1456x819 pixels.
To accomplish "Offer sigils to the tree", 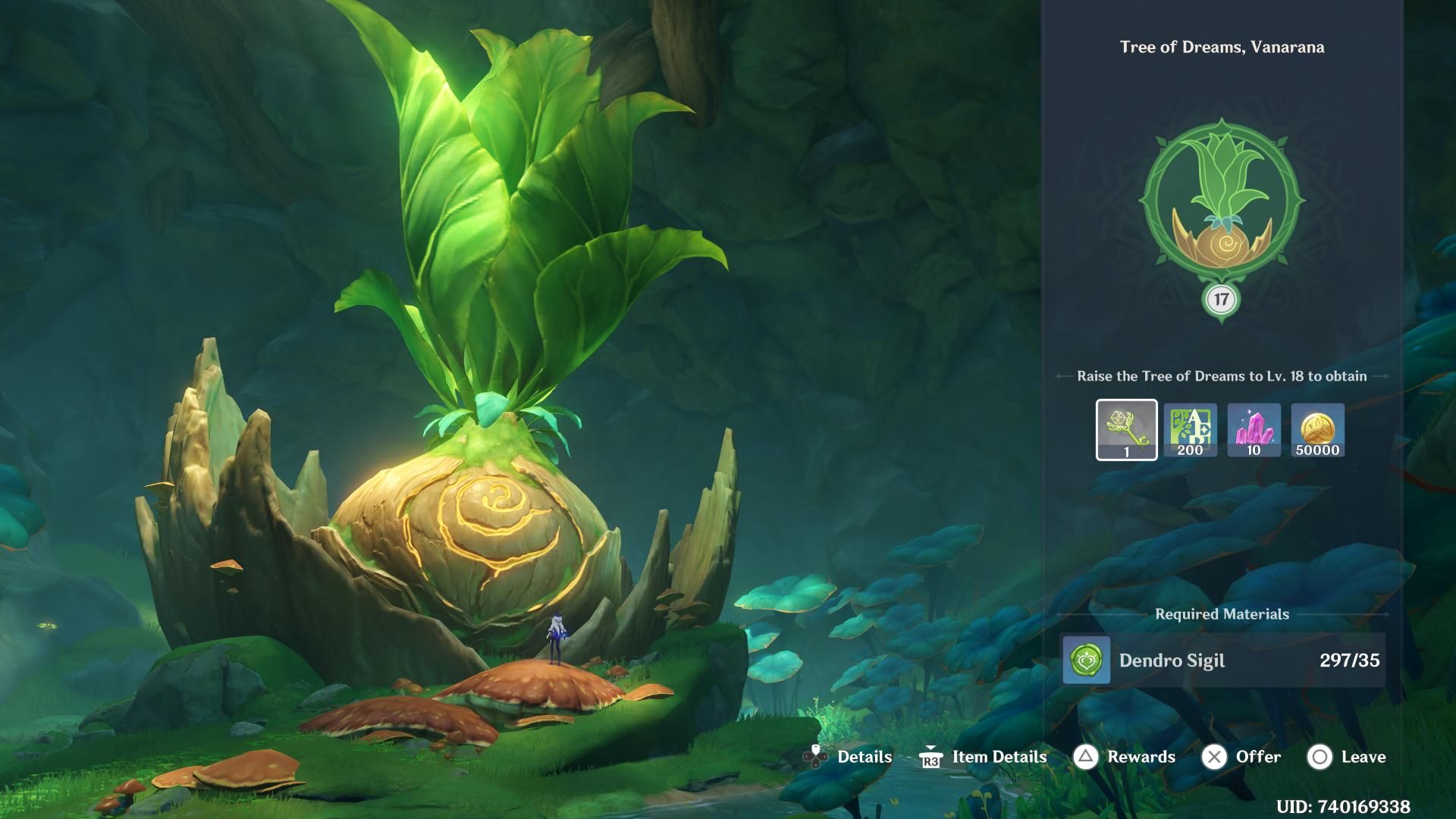I will (x=1241, y=757).
